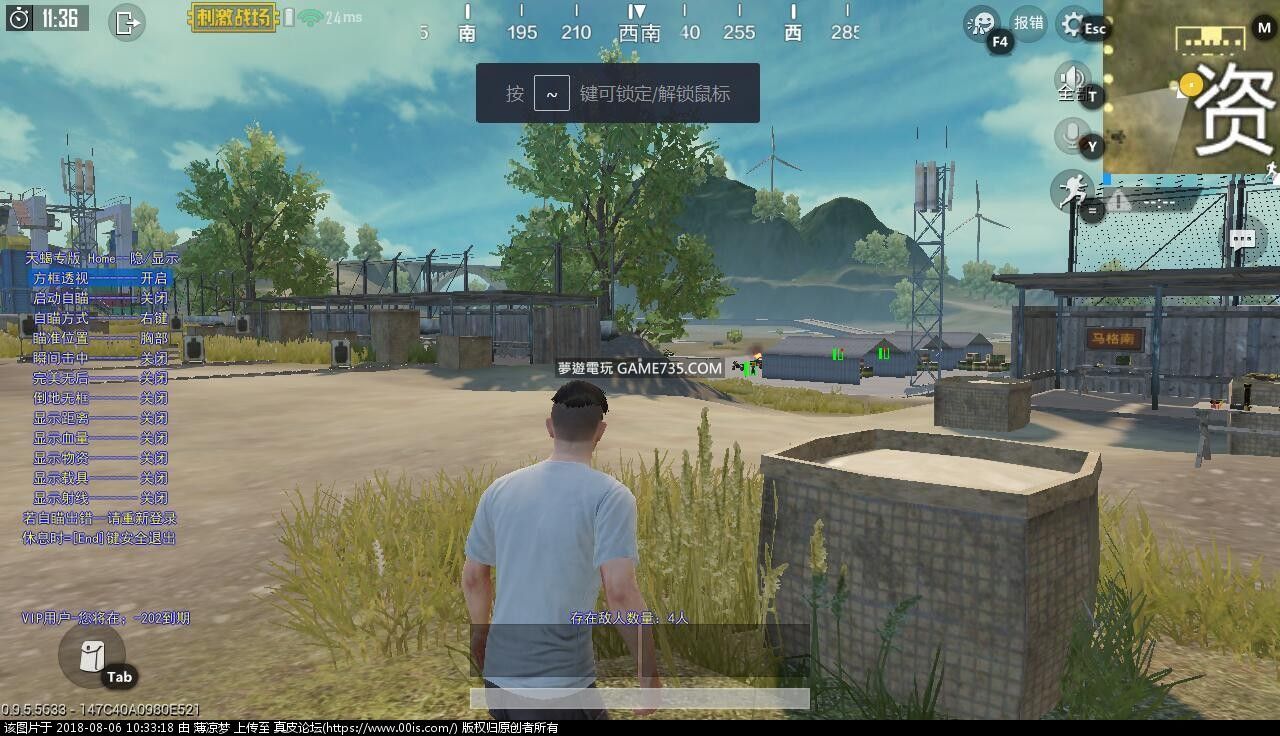This screenshot has width=1280, height=736.
Task: Toggle the microphone icon
Action: coord(1073,134)
